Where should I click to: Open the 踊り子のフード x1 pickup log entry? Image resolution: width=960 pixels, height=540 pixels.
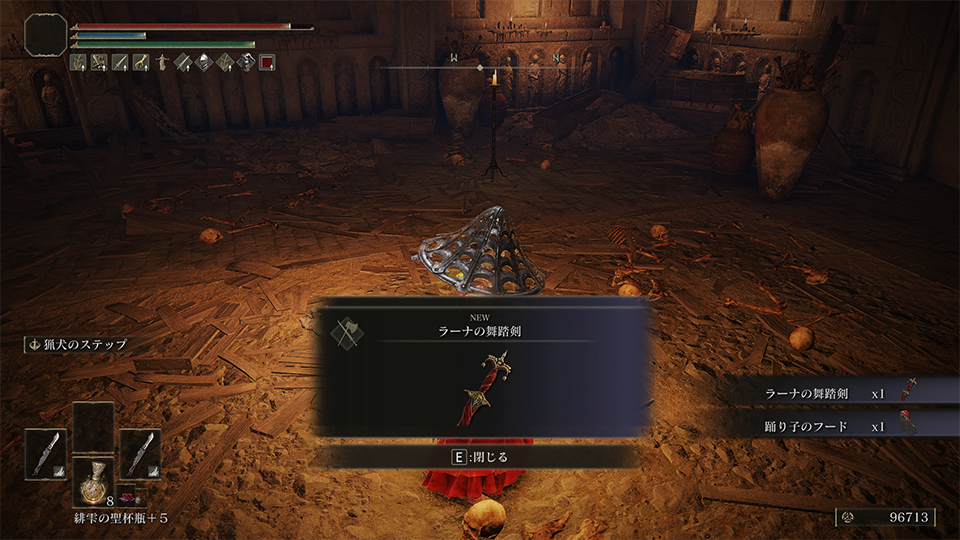(840, 425)
